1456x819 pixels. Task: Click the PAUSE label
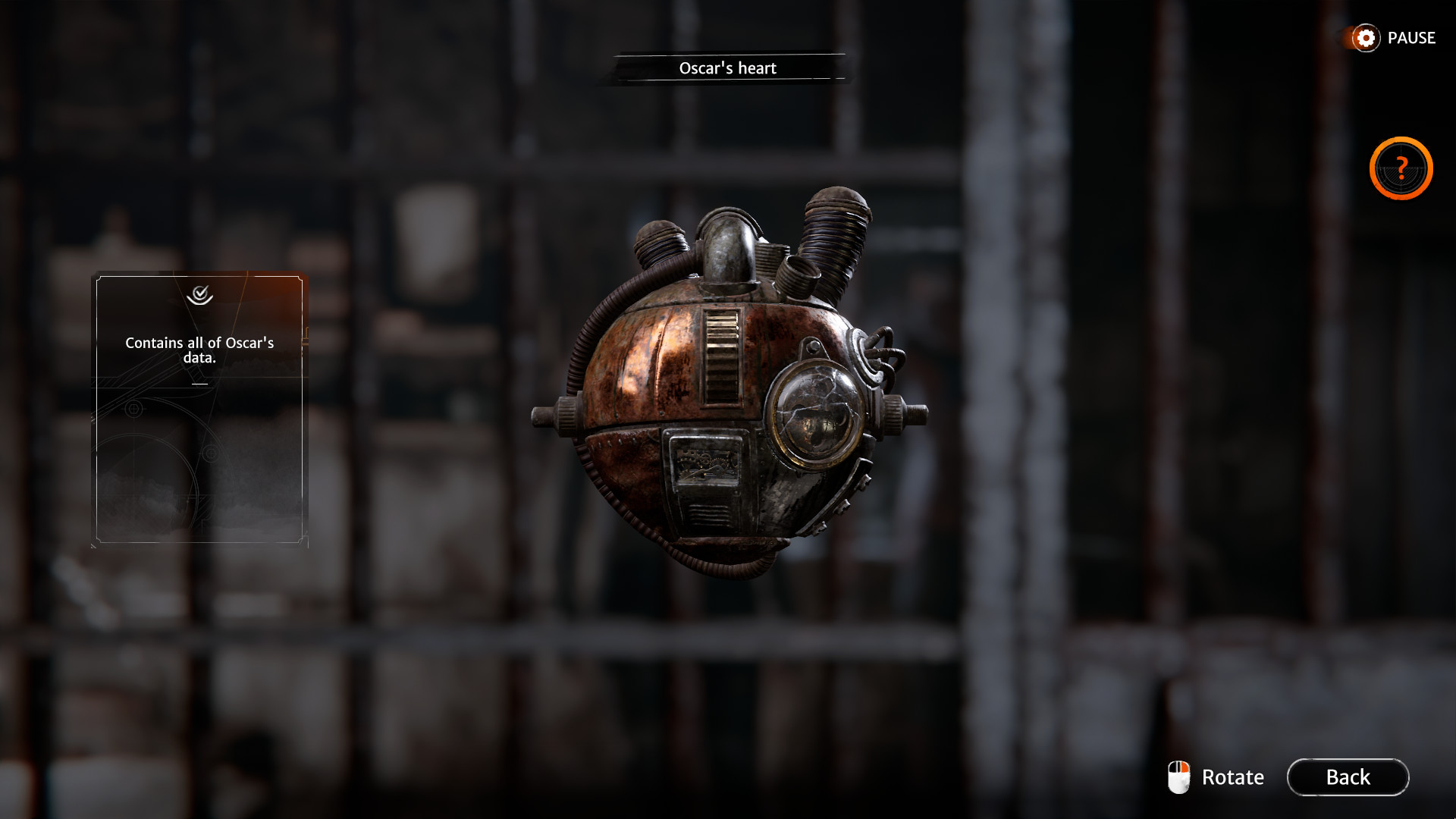[1411, 38]
